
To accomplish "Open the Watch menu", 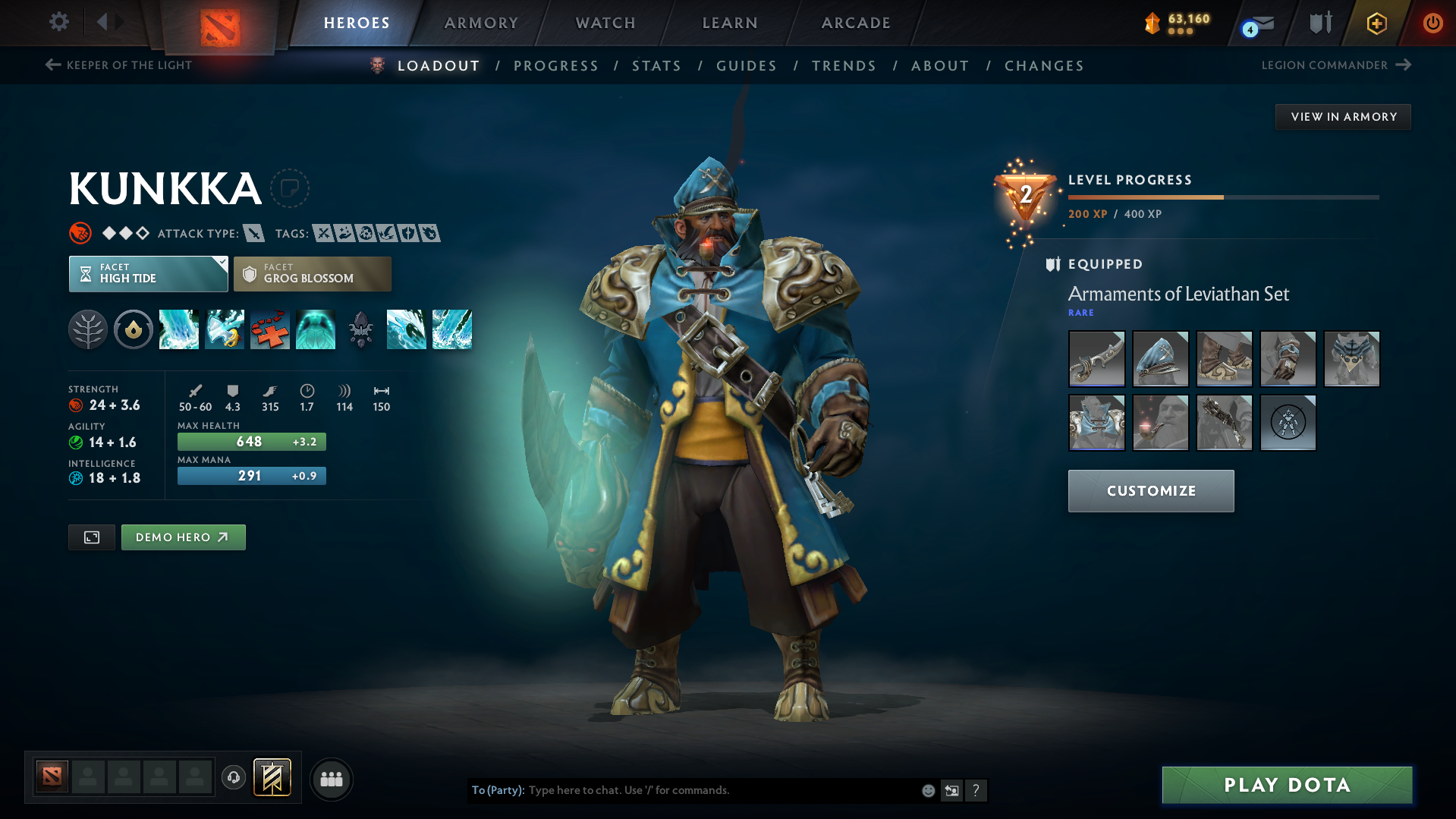I will (x=605, y=23).
